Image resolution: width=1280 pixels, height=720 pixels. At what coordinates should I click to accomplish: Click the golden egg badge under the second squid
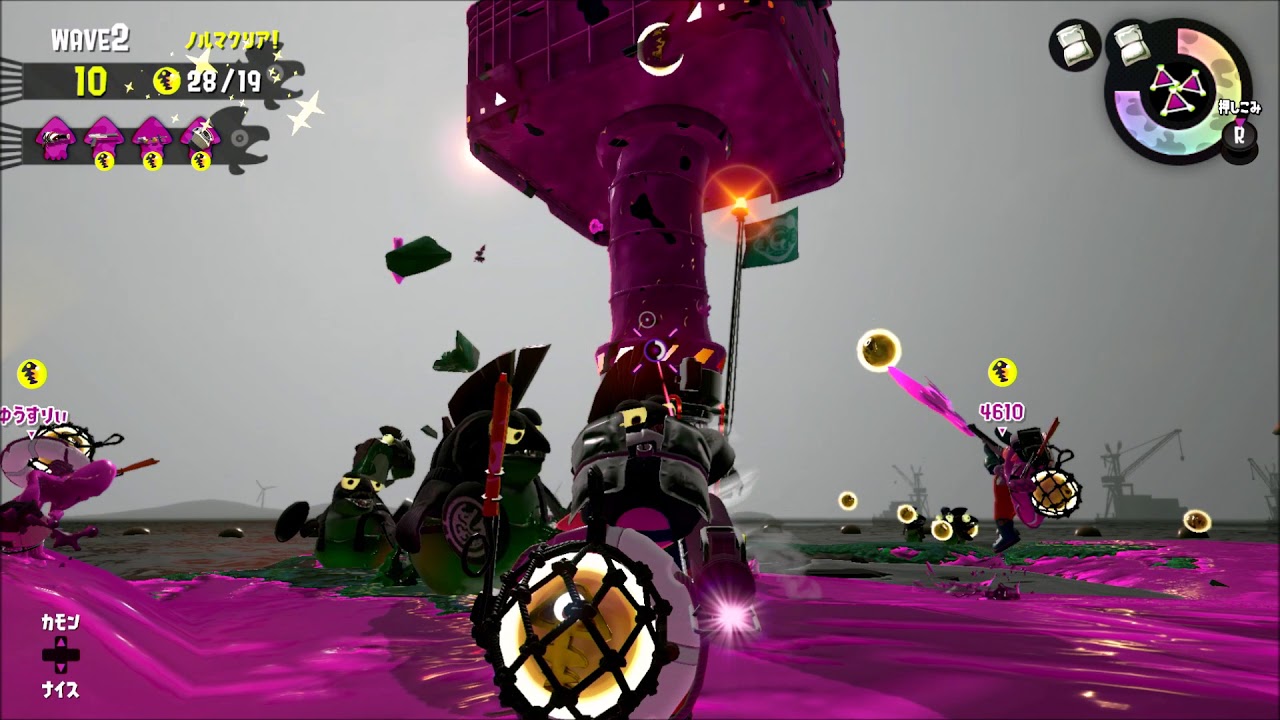(x=103, y=161)
